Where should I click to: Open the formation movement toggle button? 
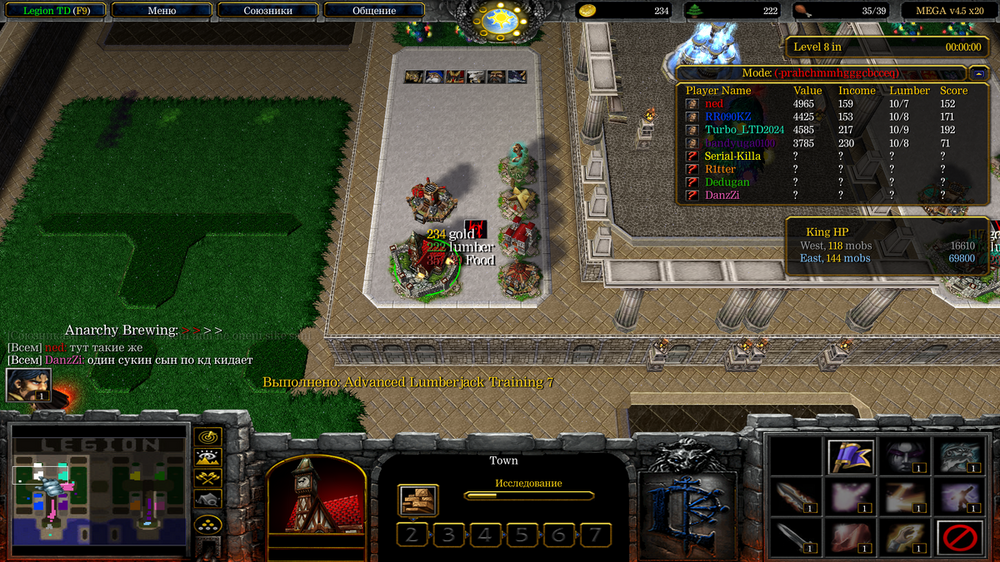209,524
